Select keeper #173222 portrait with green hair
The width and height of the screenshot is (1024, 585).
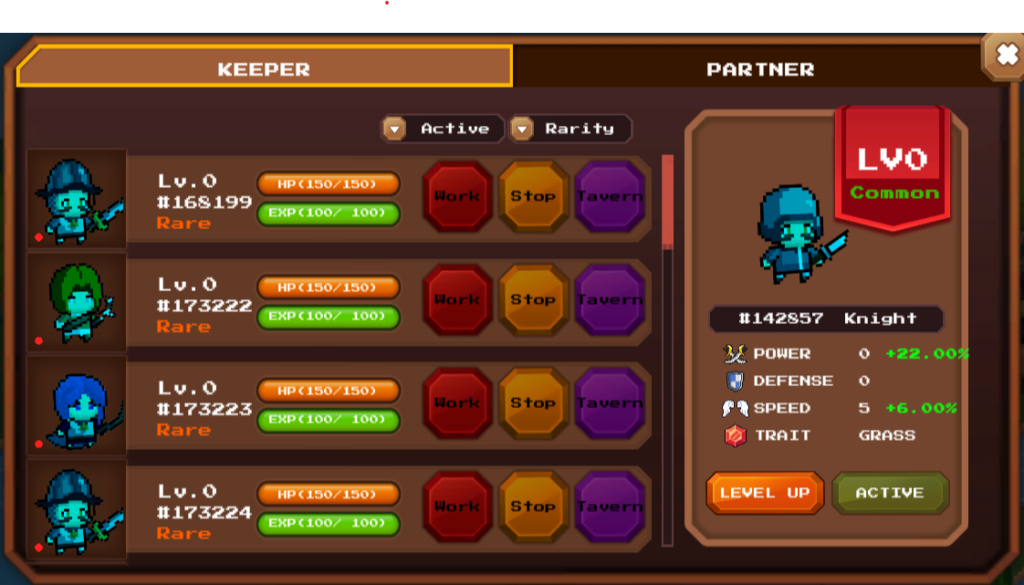click(77, 301)
